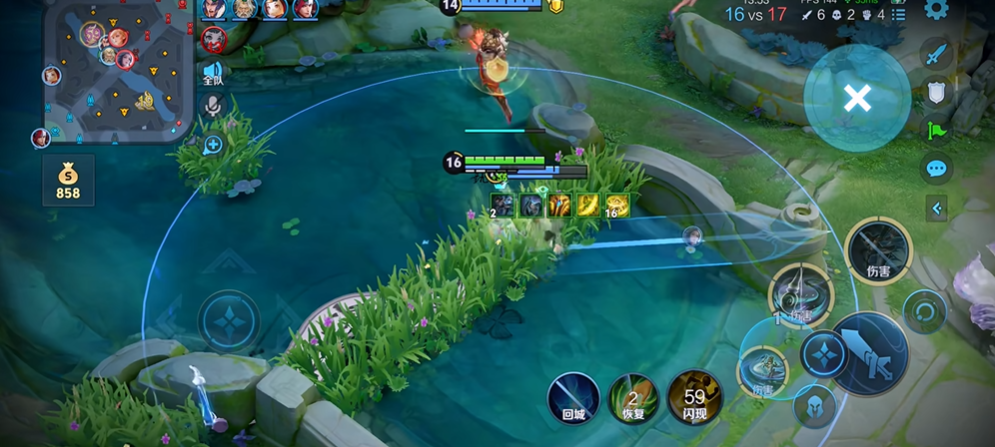Screen dimensions: 995x447
Task: Toggle the 全队 team voice speaker
Action: point(213,72)
